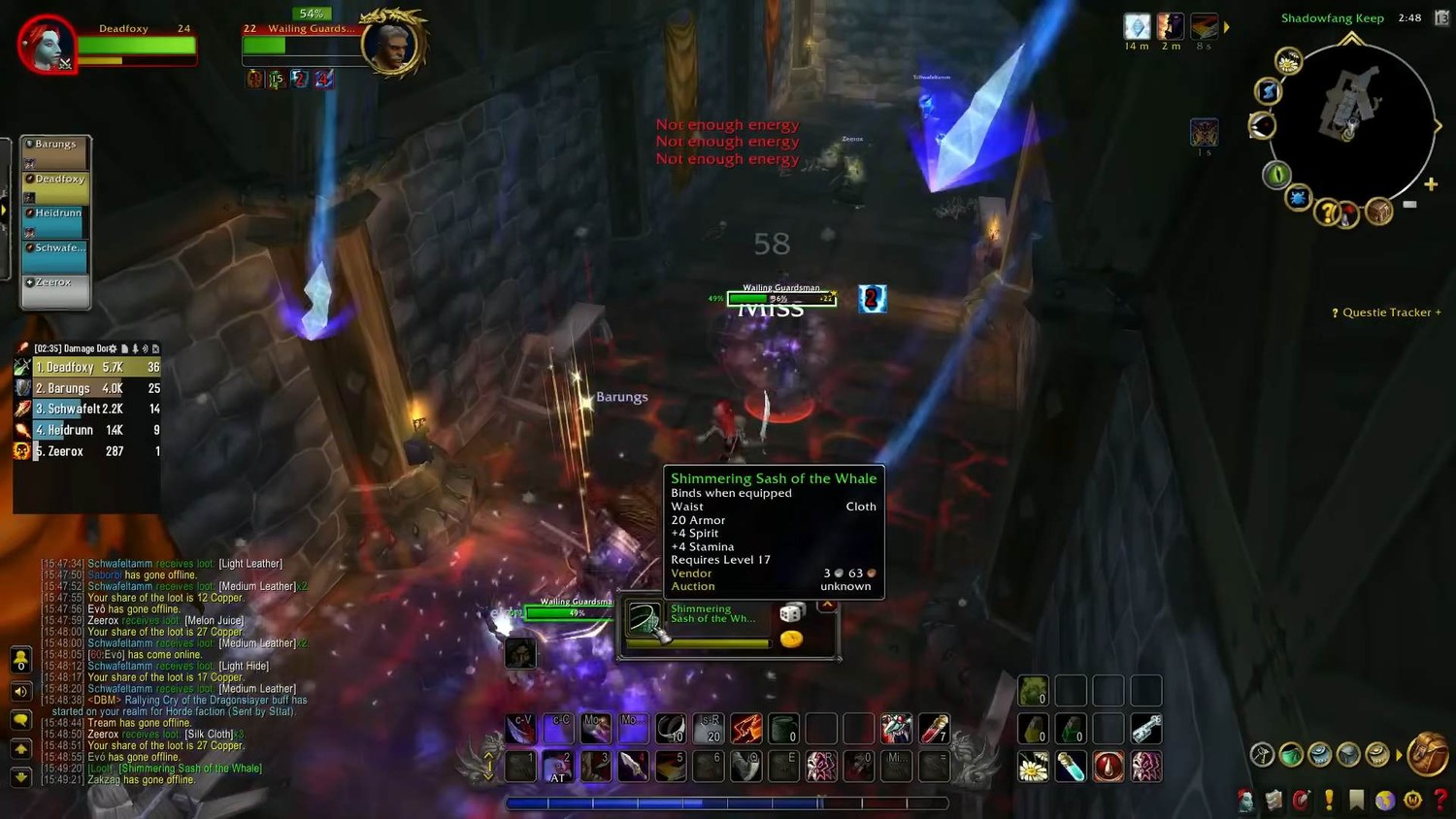The height and width of the screenshot is (819, 1456).
Task: Click the daisy flower item slot
Action: 1033,767
